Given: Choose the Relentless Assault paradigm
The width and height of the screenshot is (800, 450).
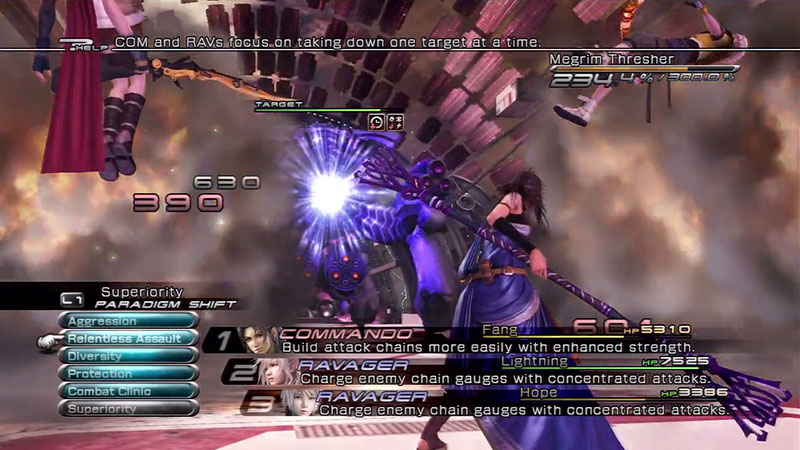Looking at the screenshot, I should point(128,339).
